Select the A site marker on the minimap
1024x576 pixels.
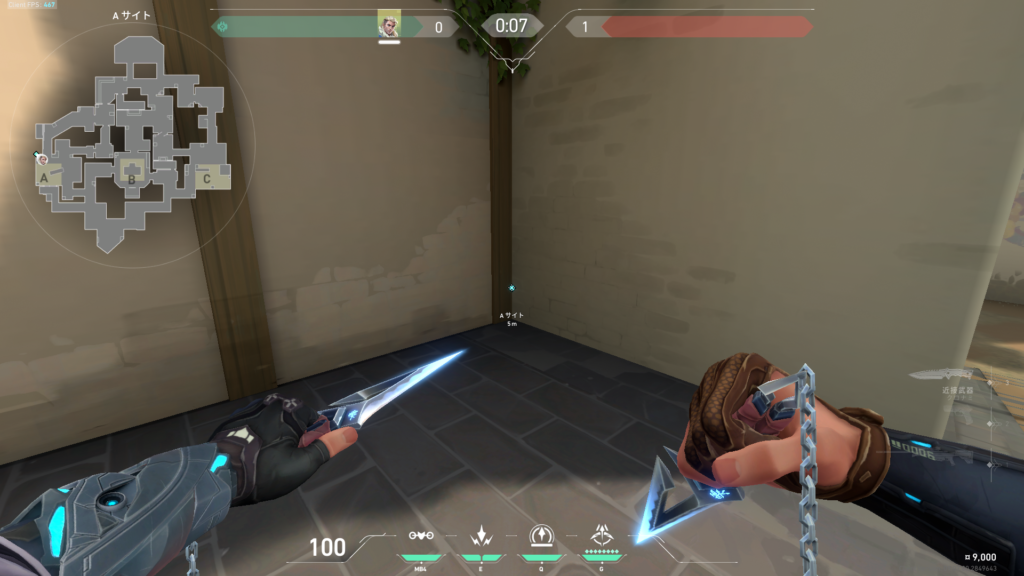point(44,178)
